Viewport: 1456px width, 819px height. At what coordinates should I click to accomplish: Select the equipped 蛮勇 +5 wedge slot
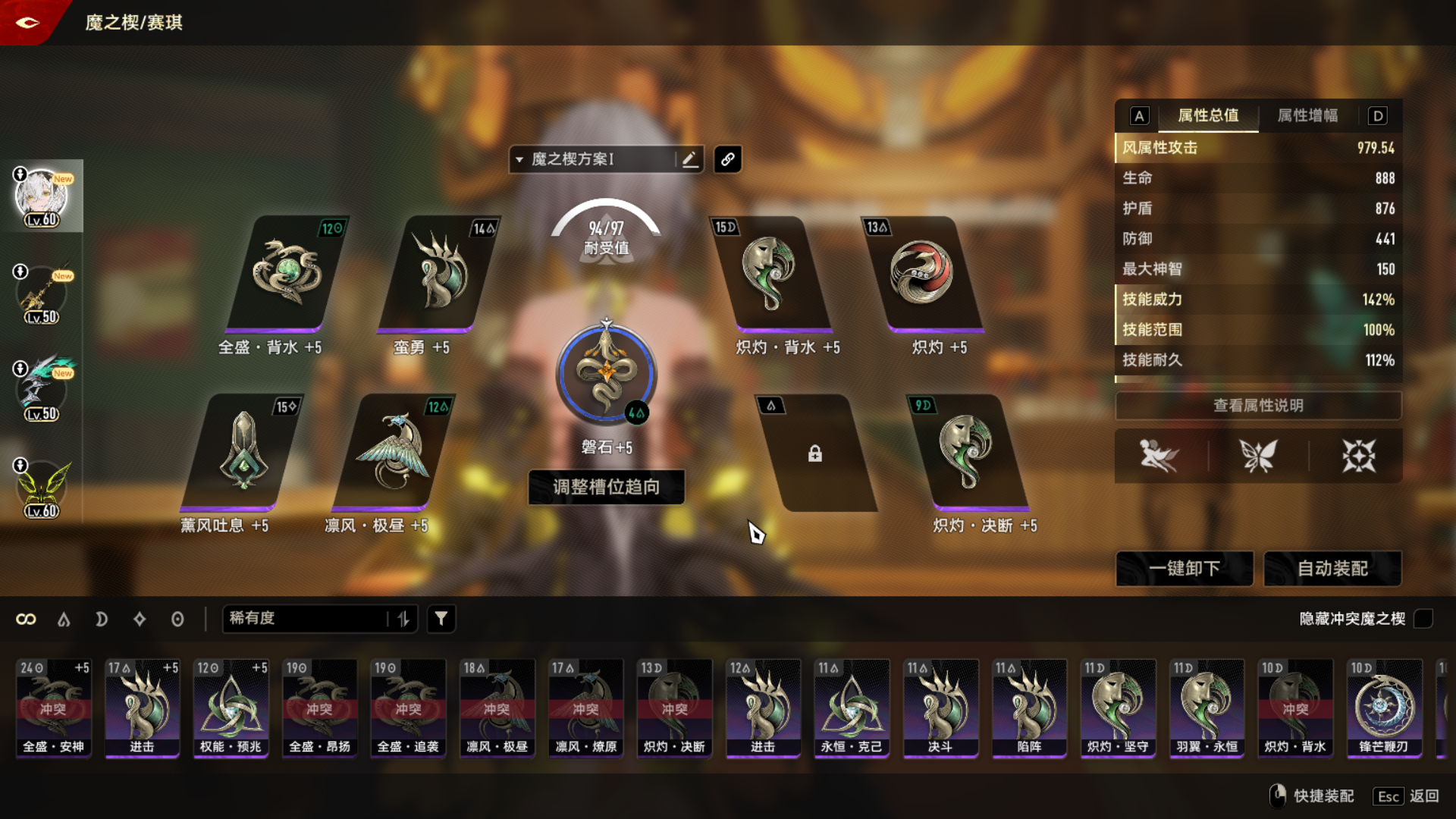pos(438,275)
